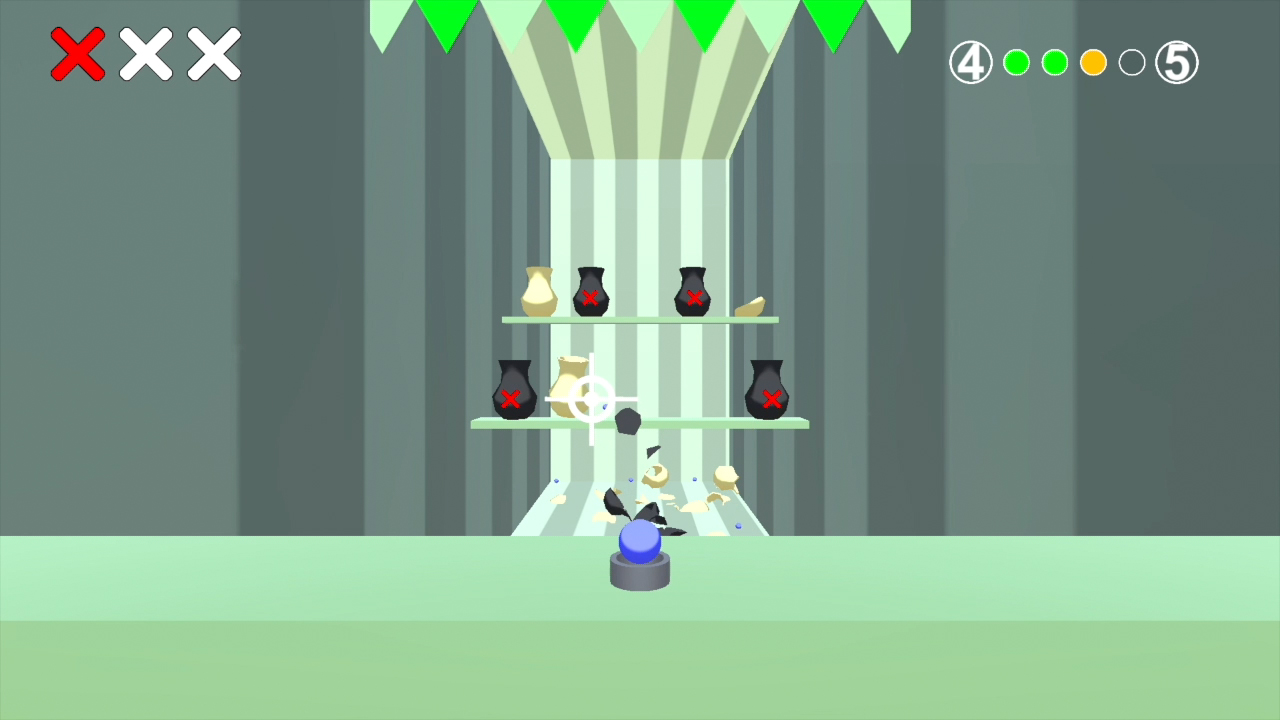Toggle the orange progress dot
This screenshot has width=1280, height=720.
pyautogui.click(x=1093, y=62)
